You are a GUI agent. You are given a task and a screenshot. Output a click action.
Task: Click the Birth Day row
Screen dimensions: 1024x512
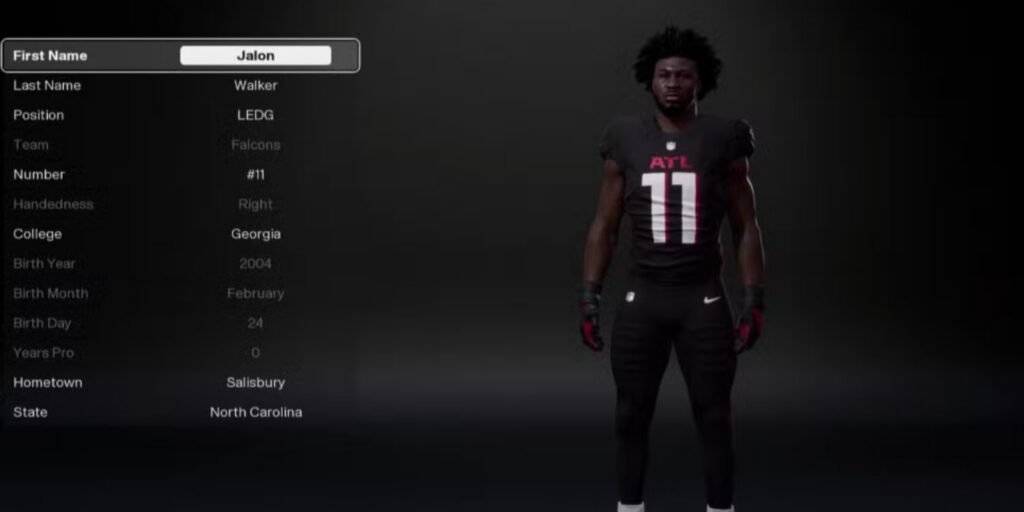(180, 323)
